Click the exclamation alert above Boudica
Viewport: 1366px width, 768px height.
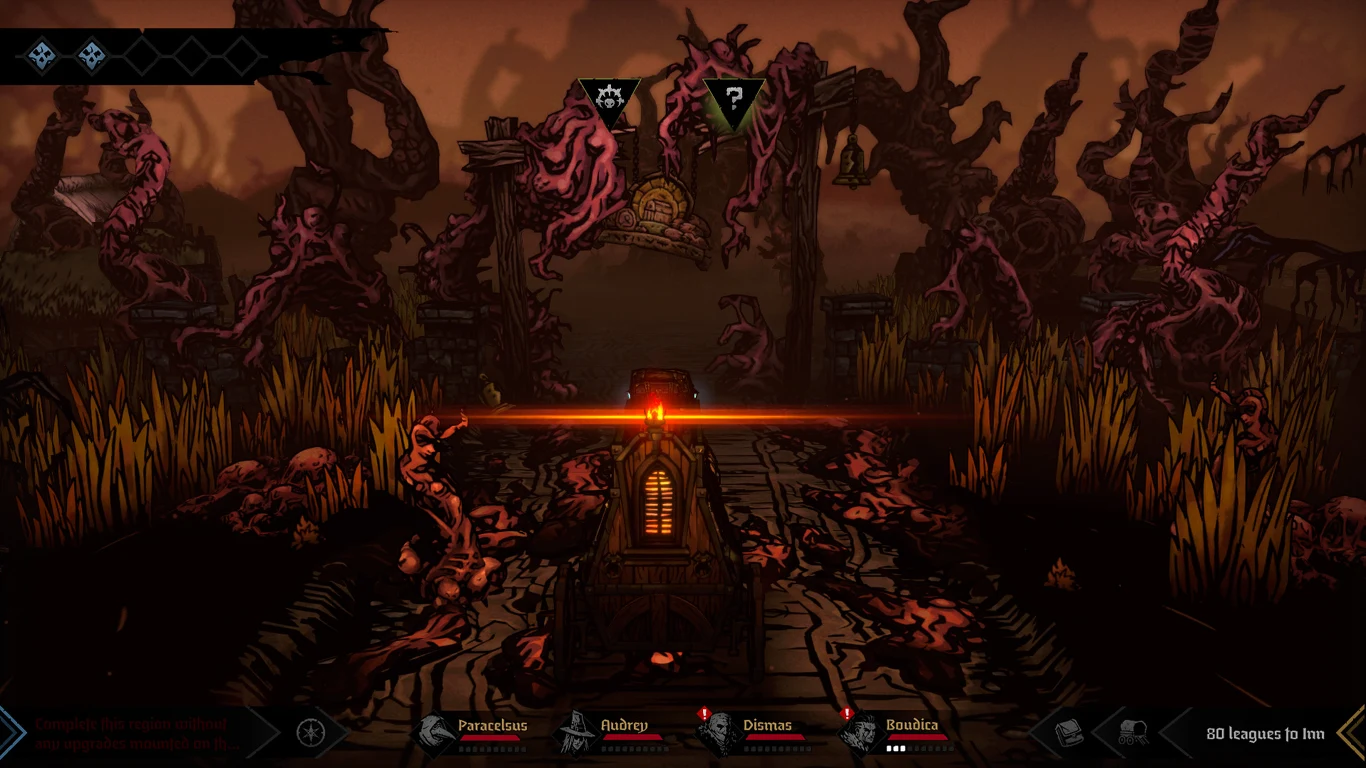[x=848, y=713]
